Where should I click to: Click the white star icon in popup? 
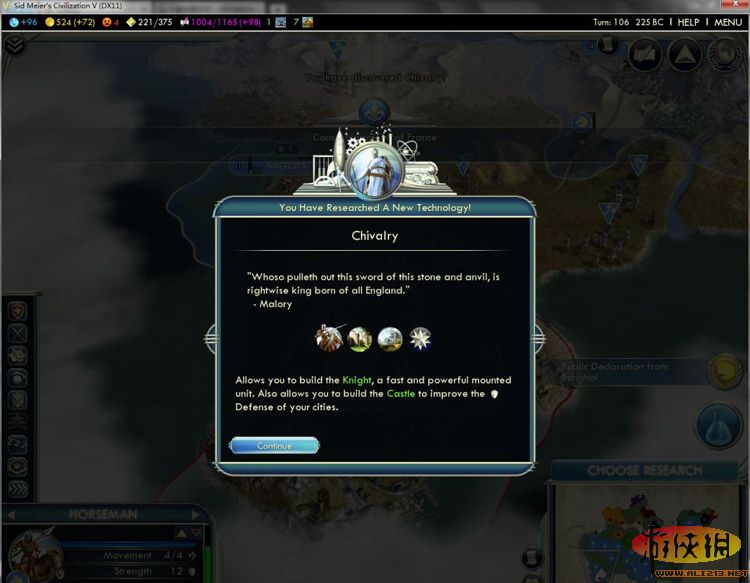[x=420, y=338]
